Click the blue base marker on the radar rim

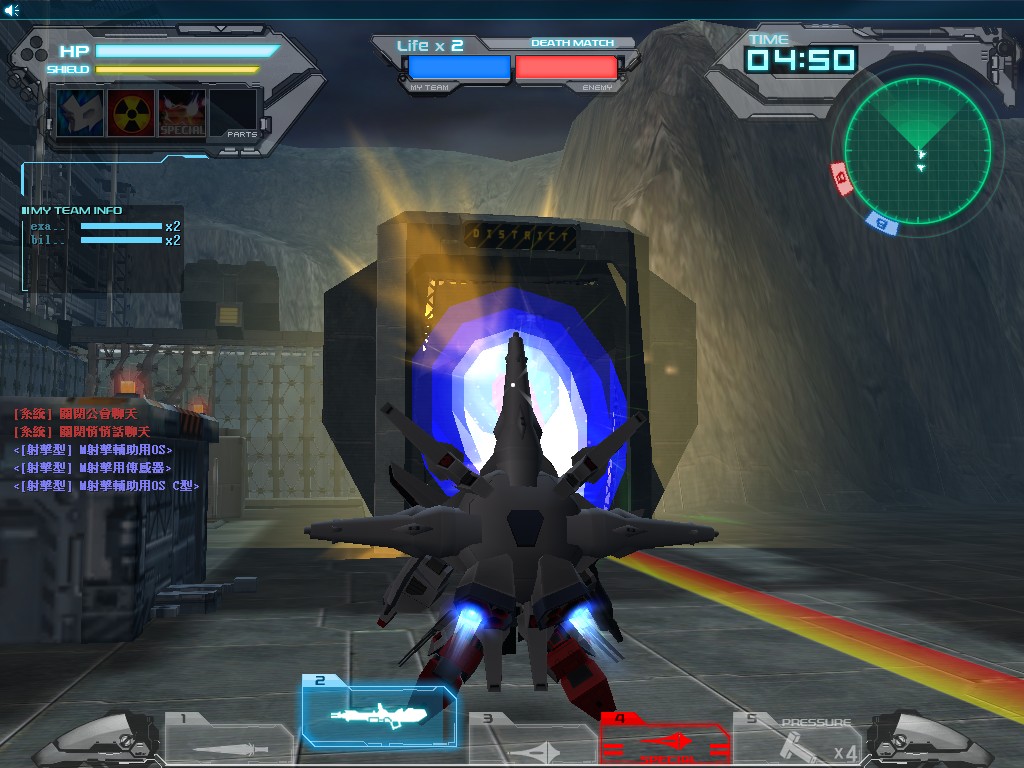click(882, 223)
